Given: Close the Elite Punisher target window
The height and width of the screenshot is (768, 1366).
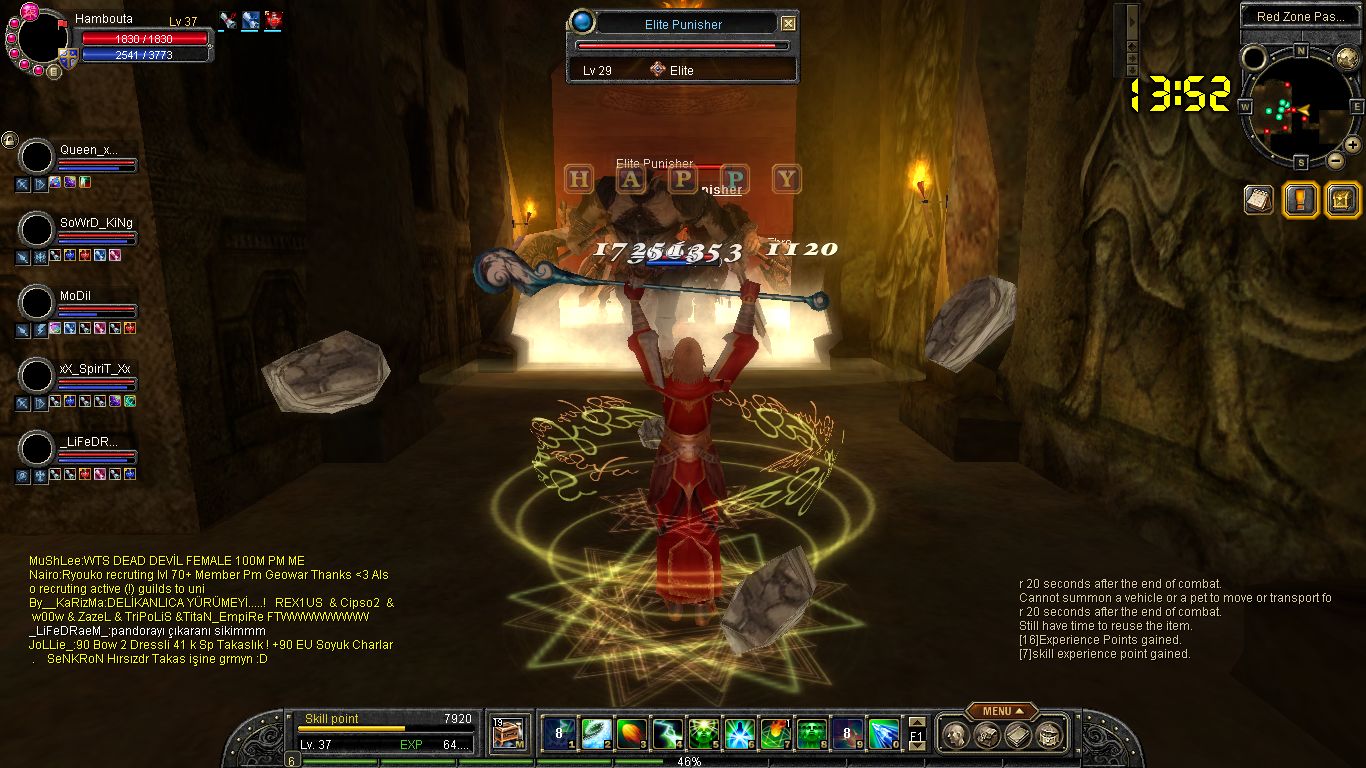Looking at the screenshot, I should pyautogui.click(x=788, y=24).
